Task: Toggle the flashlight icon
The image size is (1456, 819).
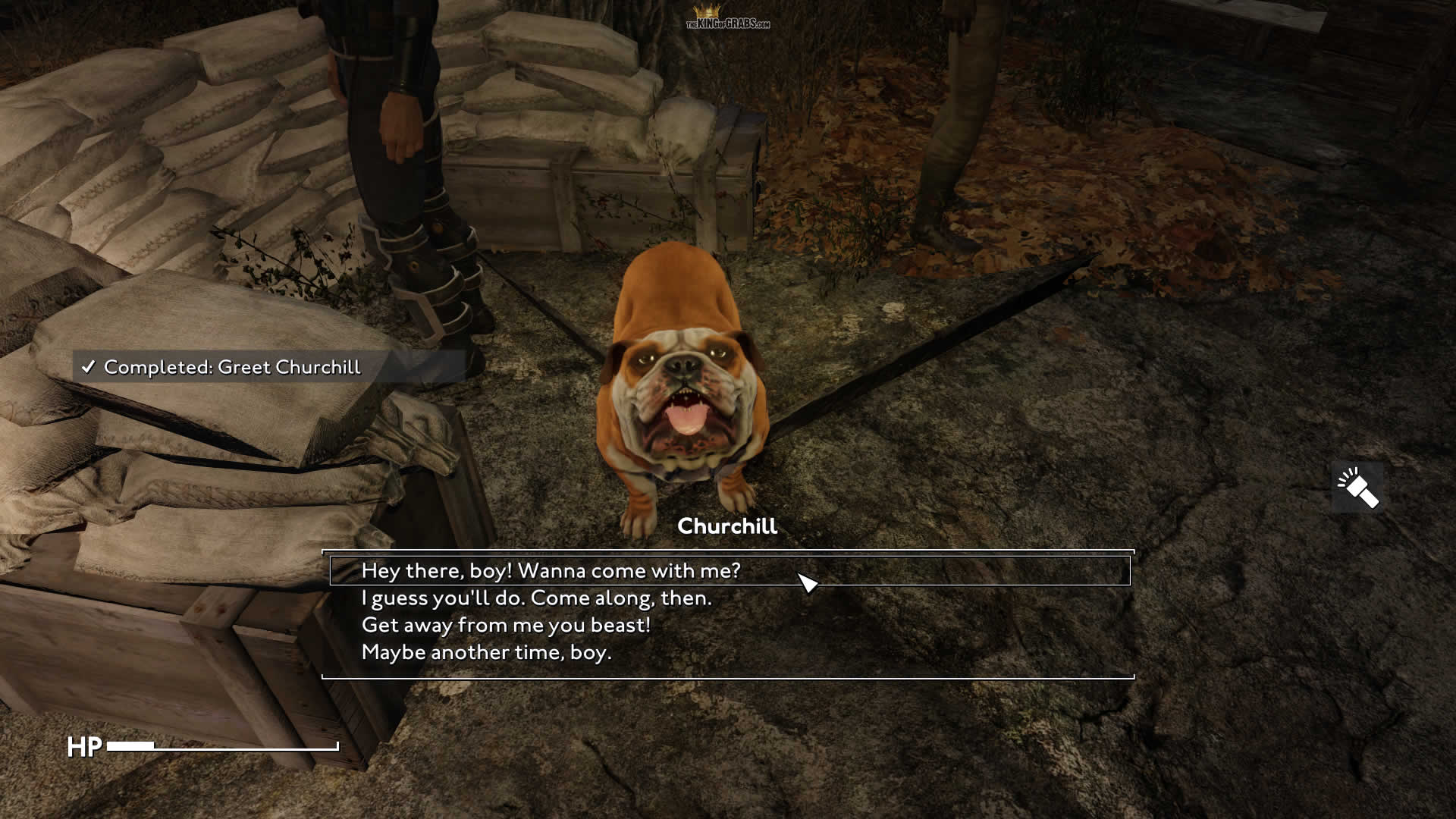Action: pyautogui.click(x=1357, y=488)
